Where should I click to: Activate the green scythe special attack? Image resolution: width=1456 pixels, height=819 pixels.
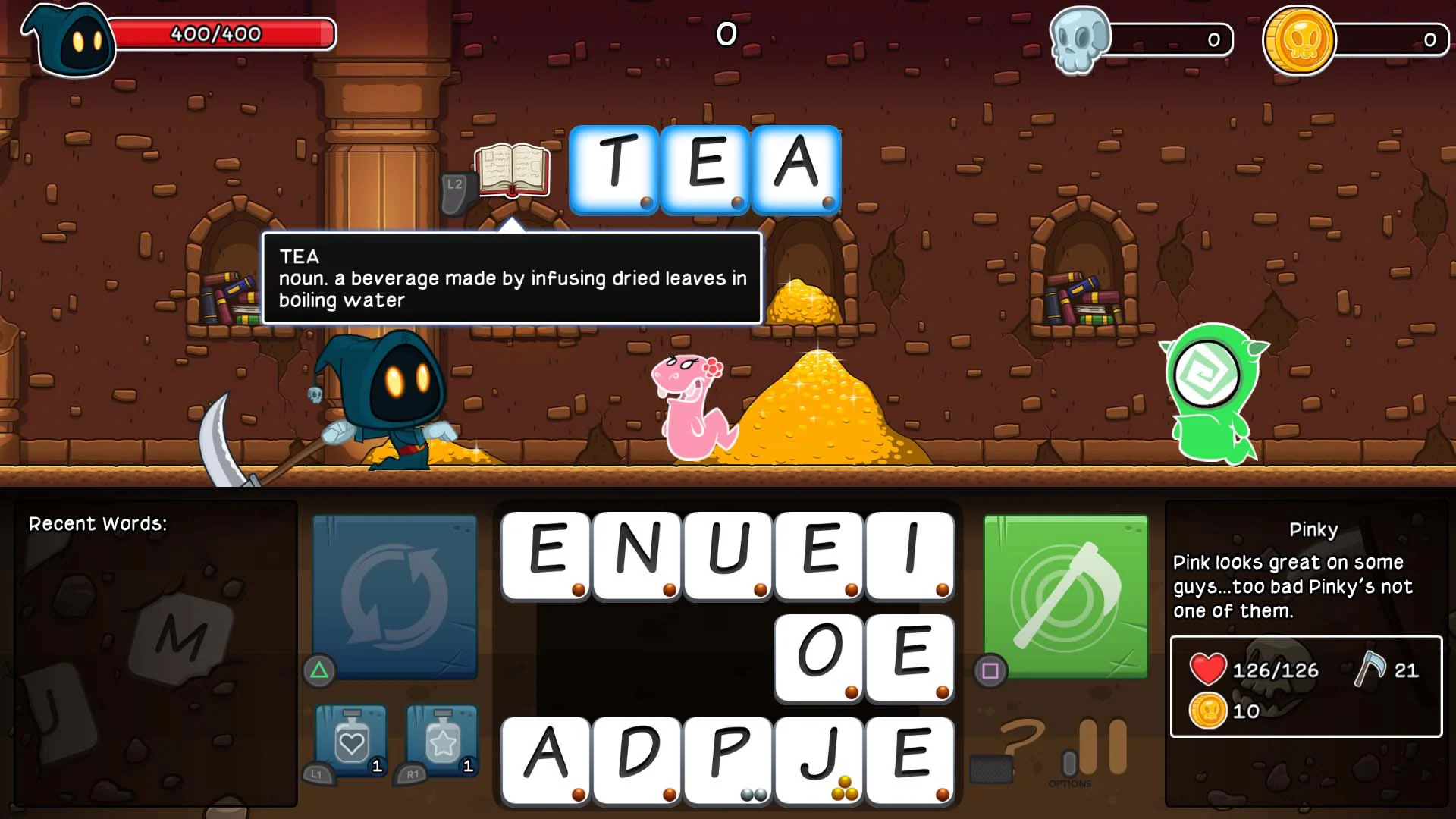1065,595
